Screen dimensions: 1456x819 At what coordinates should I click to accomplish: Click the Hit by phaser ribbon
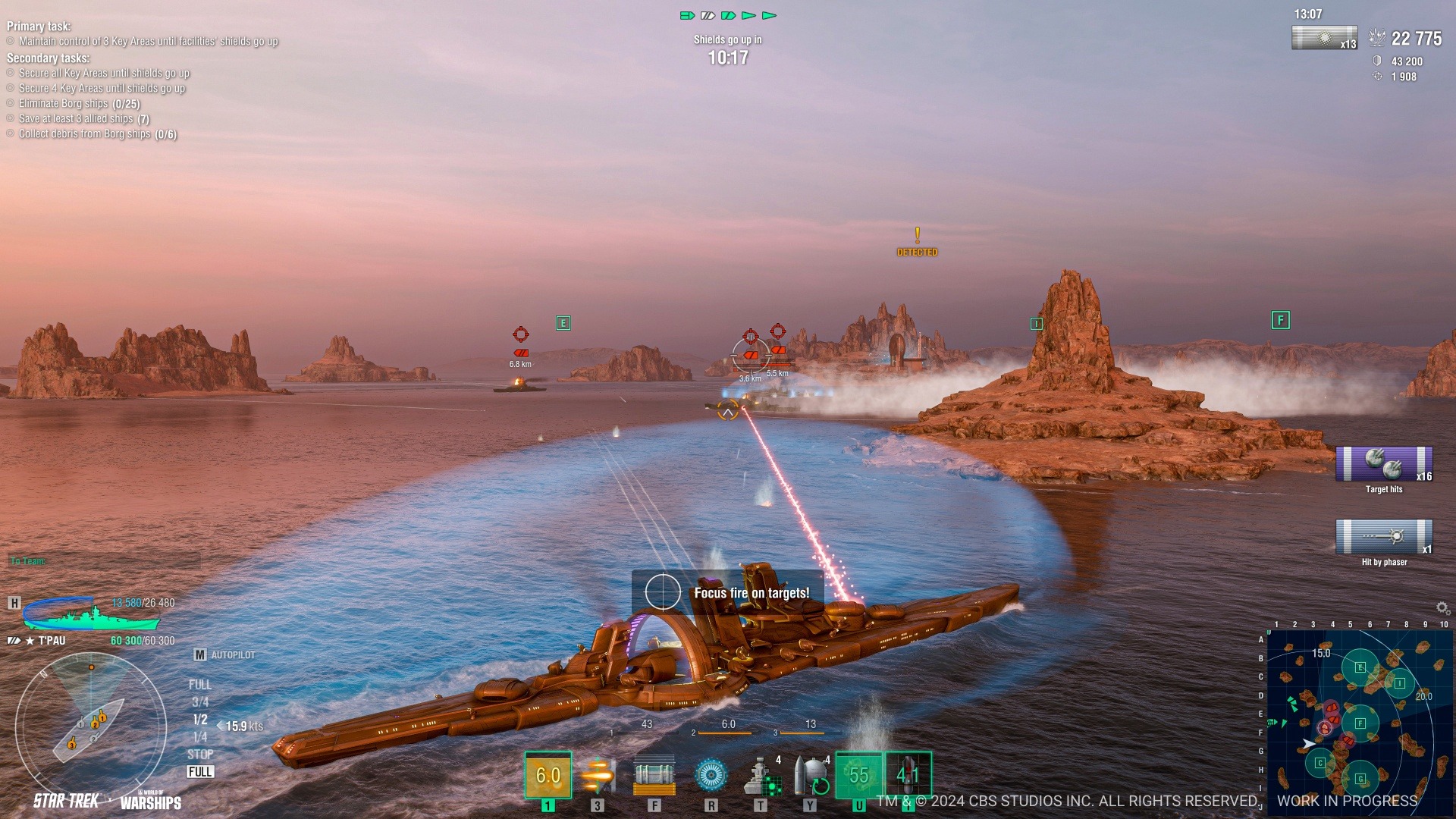coord(1384,538)
